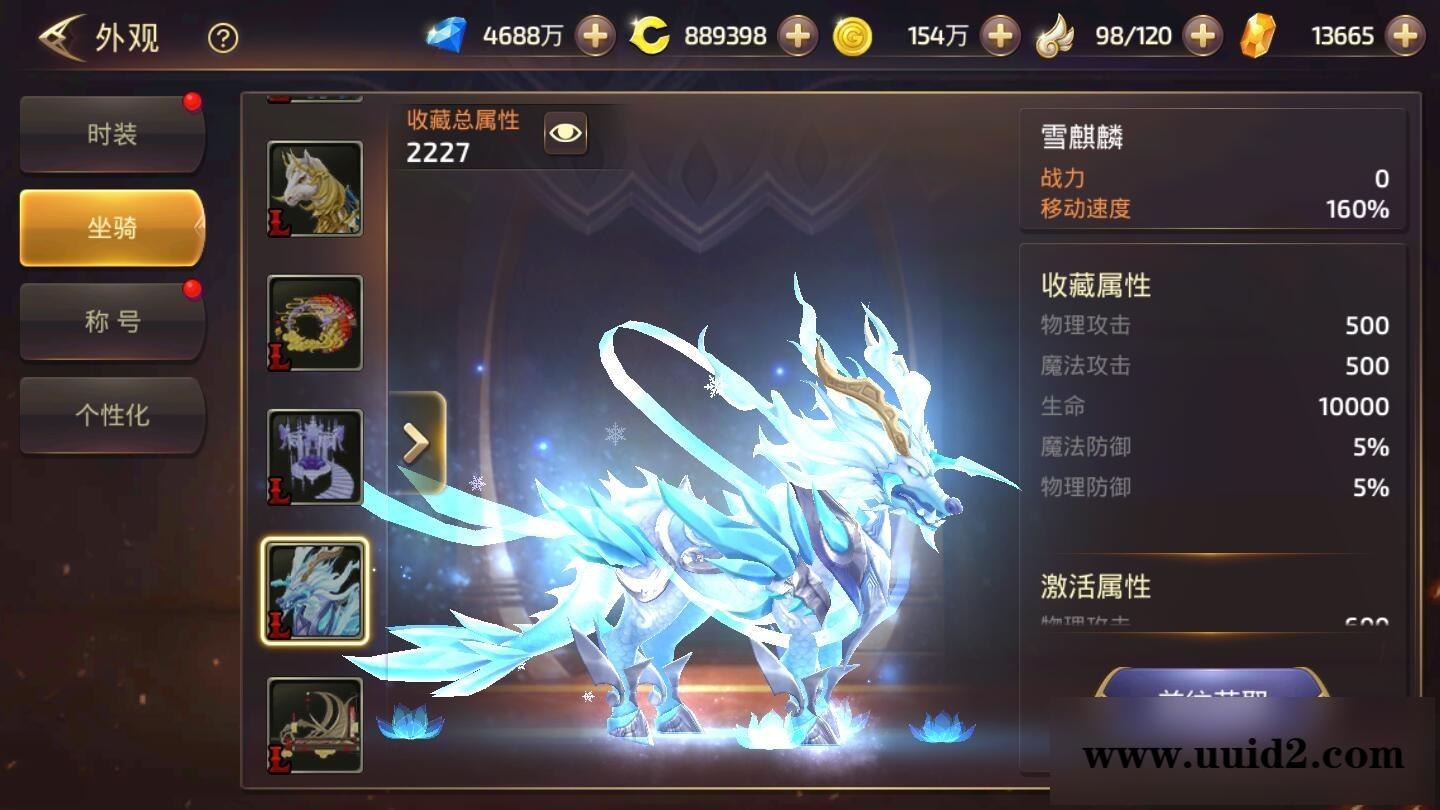
Task: Switch to the 坐骑 tab
Action: pyautogui.click(x=111, y=227)
